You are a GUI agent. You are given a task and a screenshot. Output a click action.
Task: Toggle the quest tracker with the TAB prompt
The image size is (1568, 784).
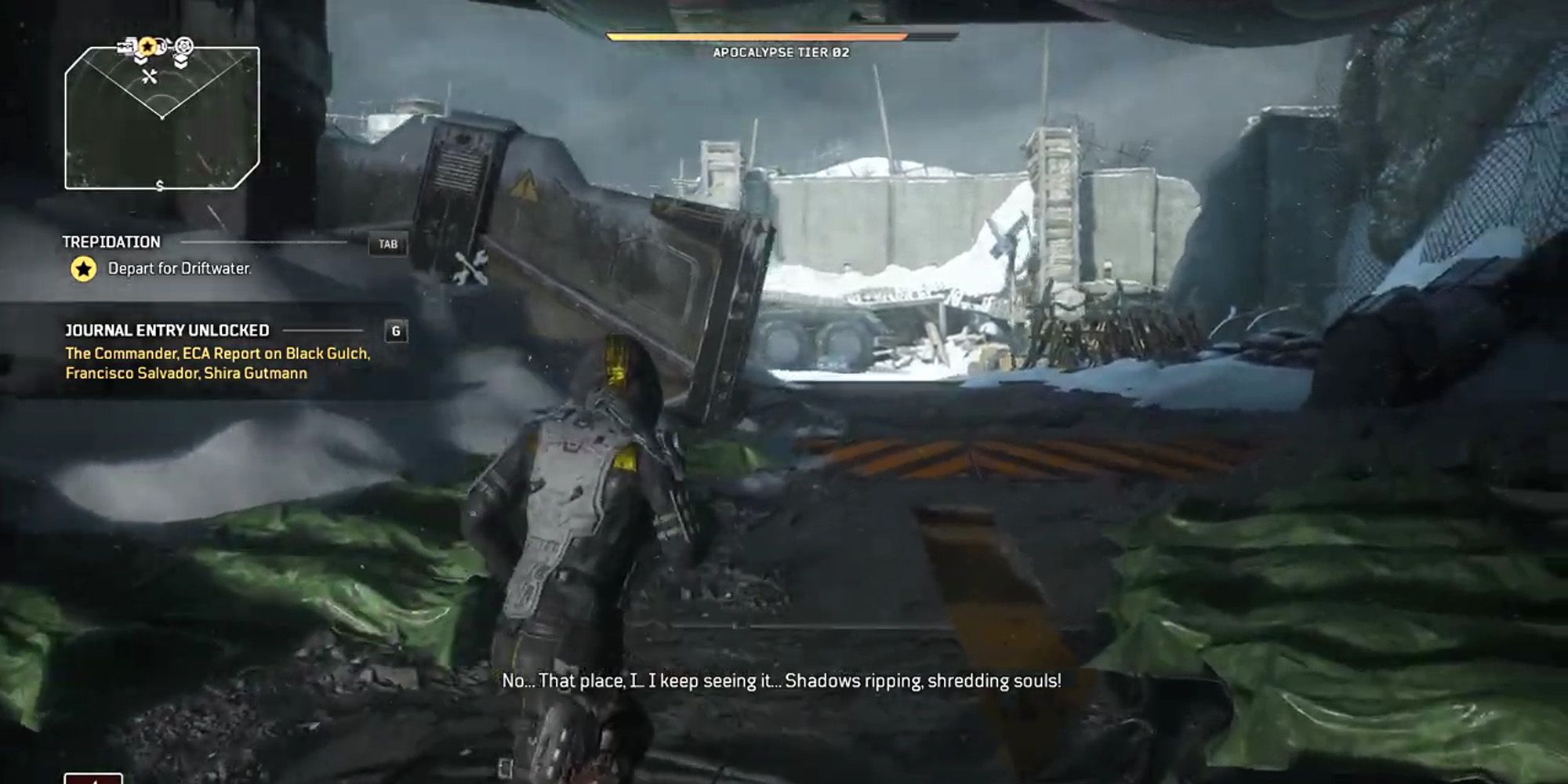(x=390, y=243)
